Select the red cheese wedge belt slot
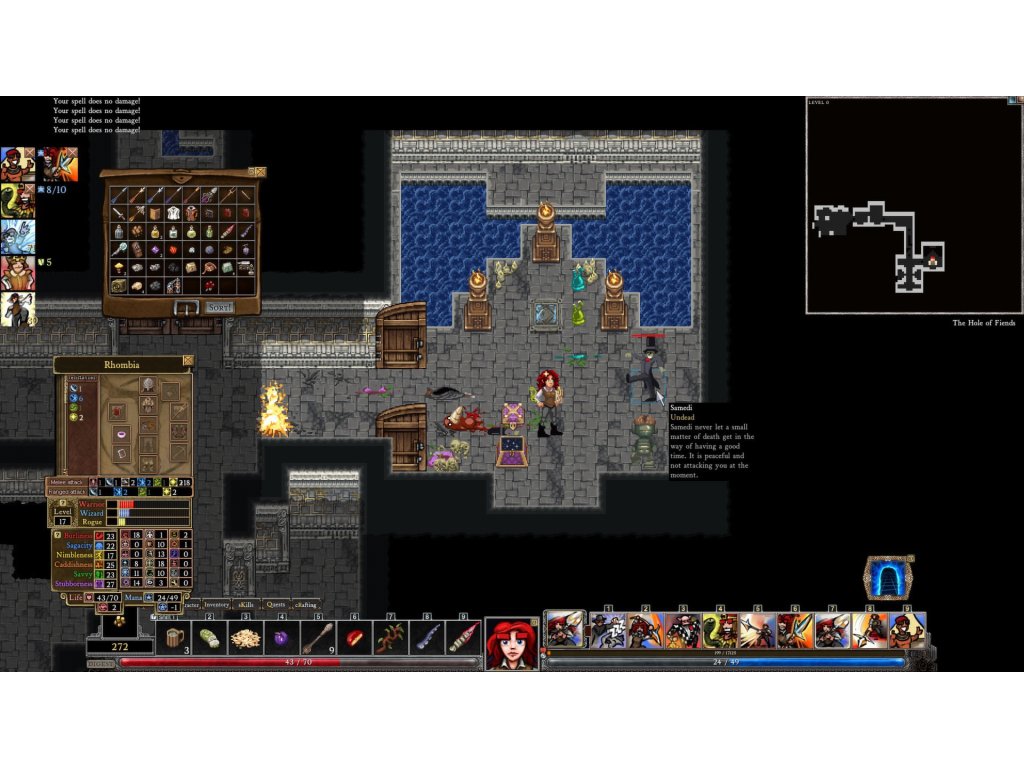Image resolution: width=1024 pixels, height=768 pixels. [x=354, y=637]
